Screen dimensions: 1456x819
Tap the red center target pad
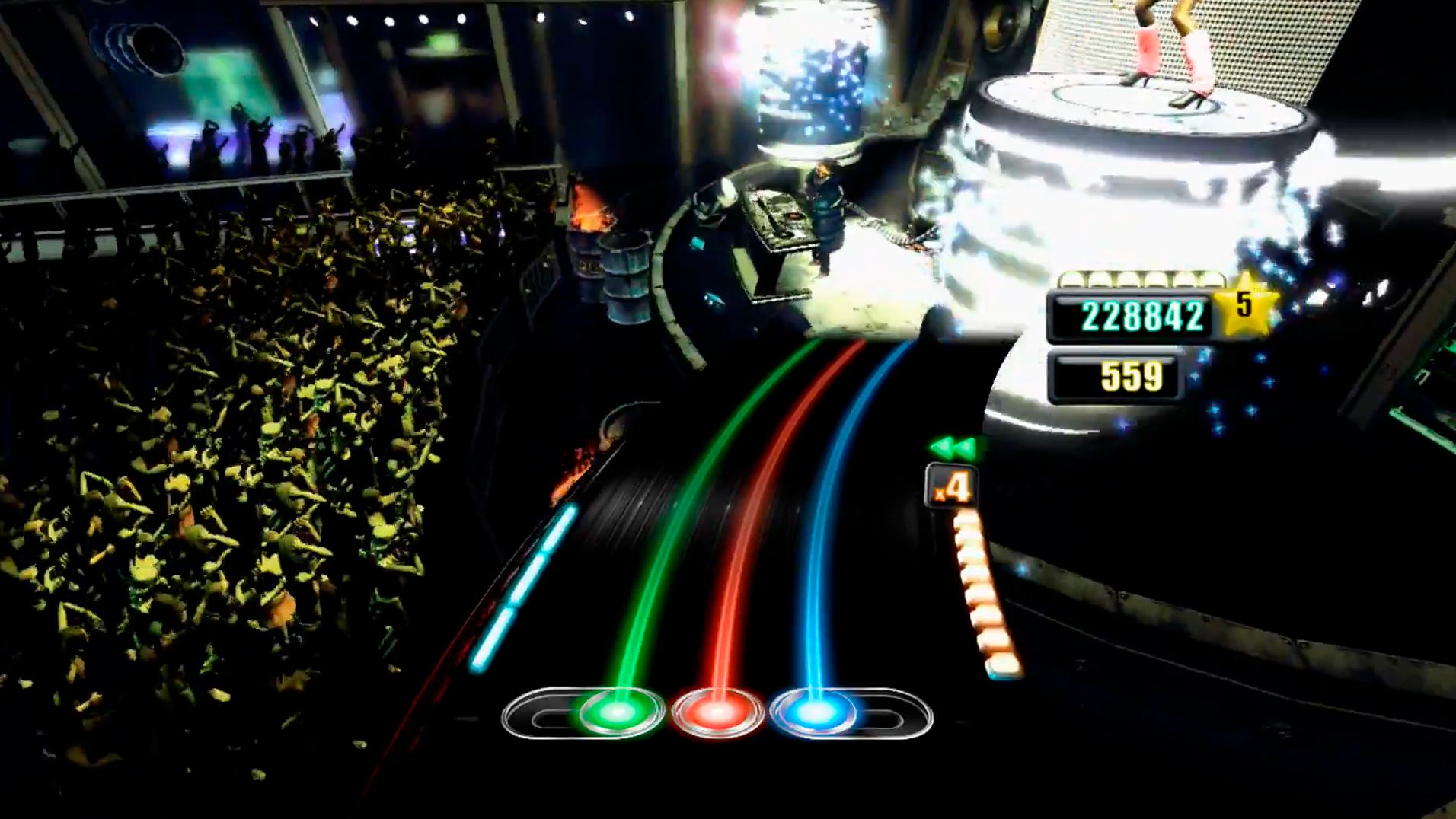click(717, 712)
